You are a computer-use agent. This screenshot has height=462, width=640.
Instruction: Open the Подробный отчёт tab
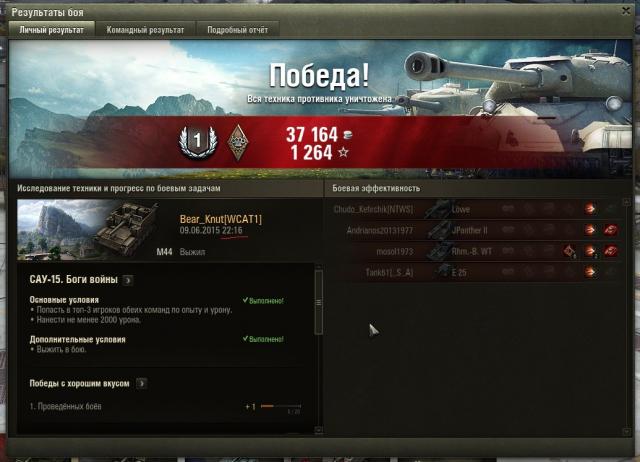coord(237,30)
